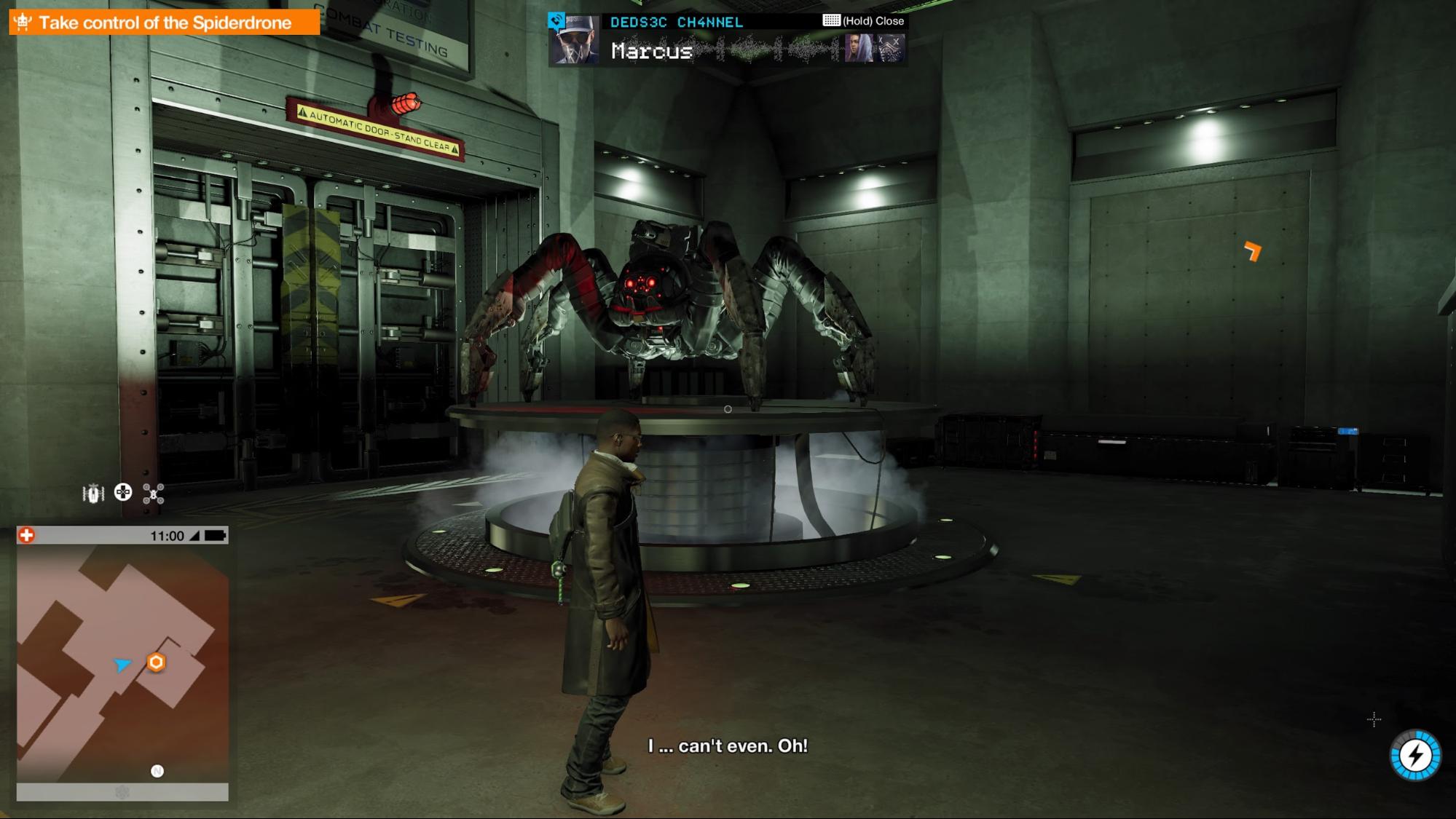This screenshot has width=1456, height=819.
Task: Select the masked participant portrait with X eyes
Action: [x=891, y=49]
